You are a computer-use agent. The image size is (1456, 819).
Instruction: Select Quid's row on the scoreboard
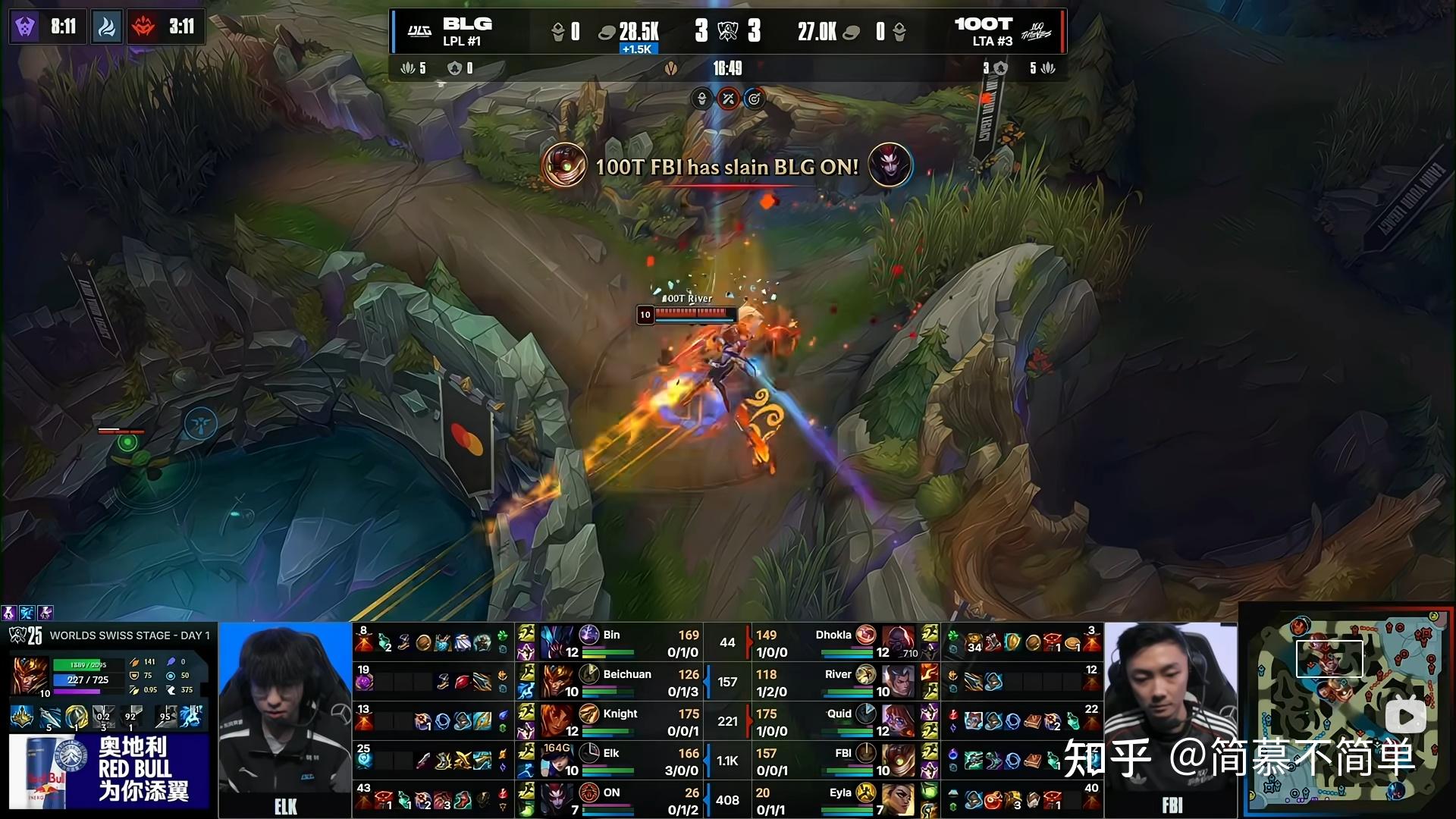(842, 721)
